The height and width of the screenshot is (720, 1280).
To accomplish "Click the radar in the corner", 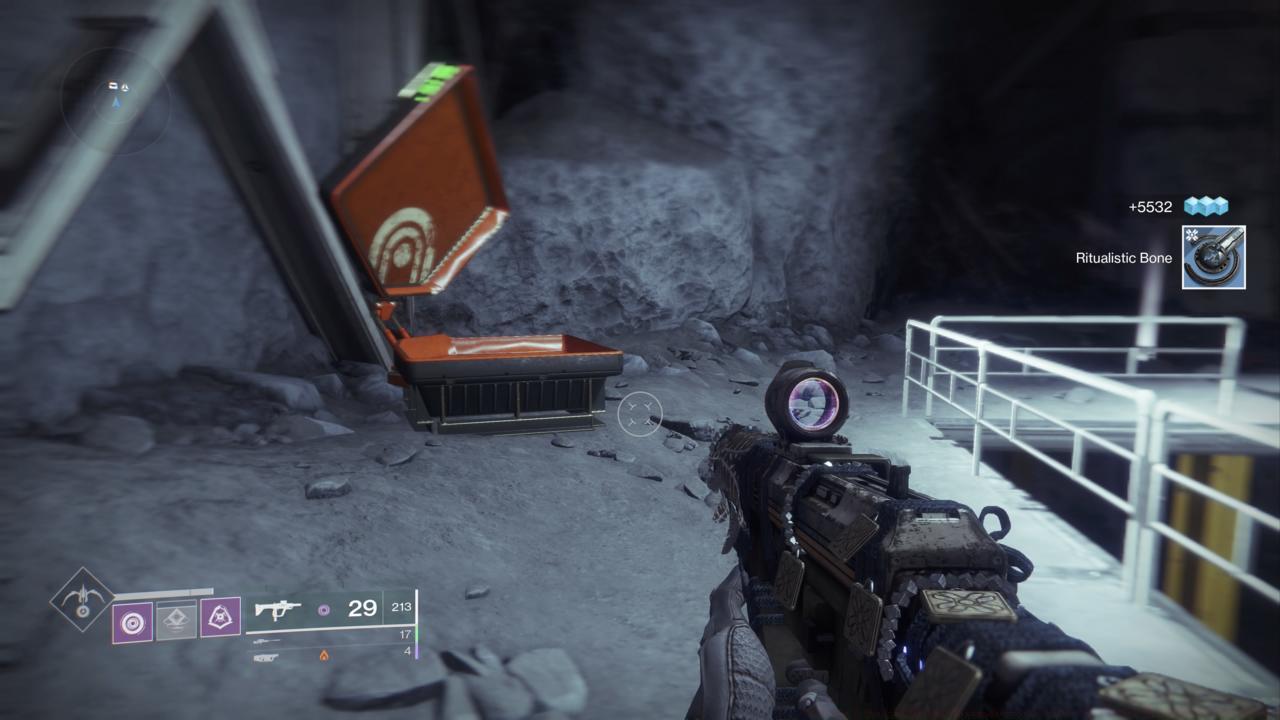I will pos(116,100).
